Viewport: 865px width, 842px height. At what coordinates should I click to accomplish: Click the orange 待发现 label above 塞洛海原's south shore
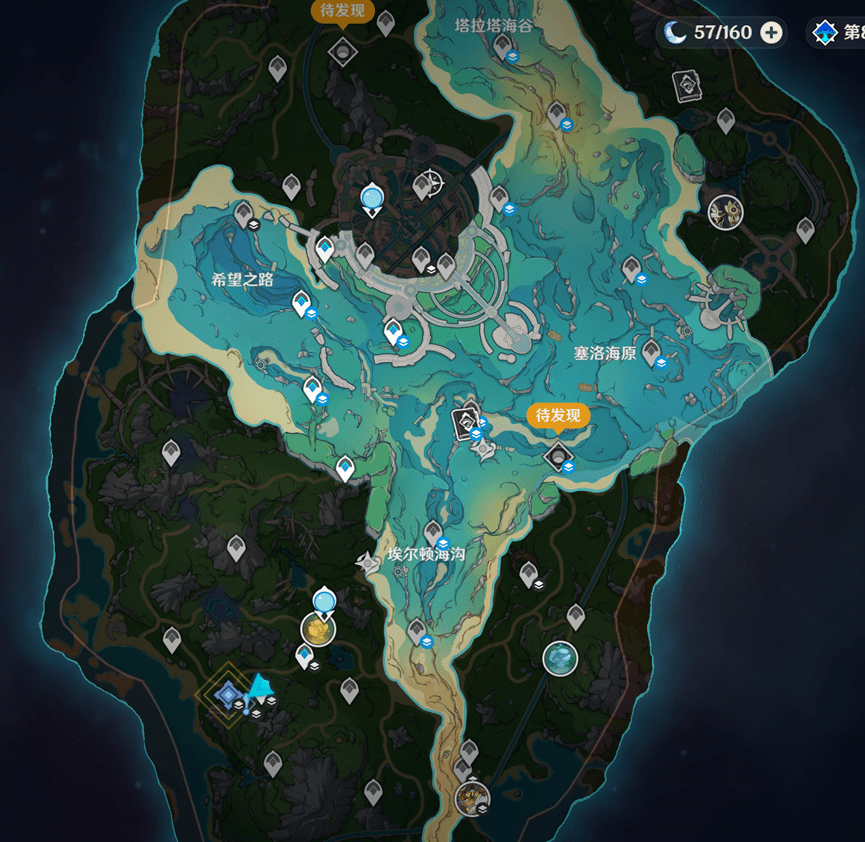click(x=557, y=415)
